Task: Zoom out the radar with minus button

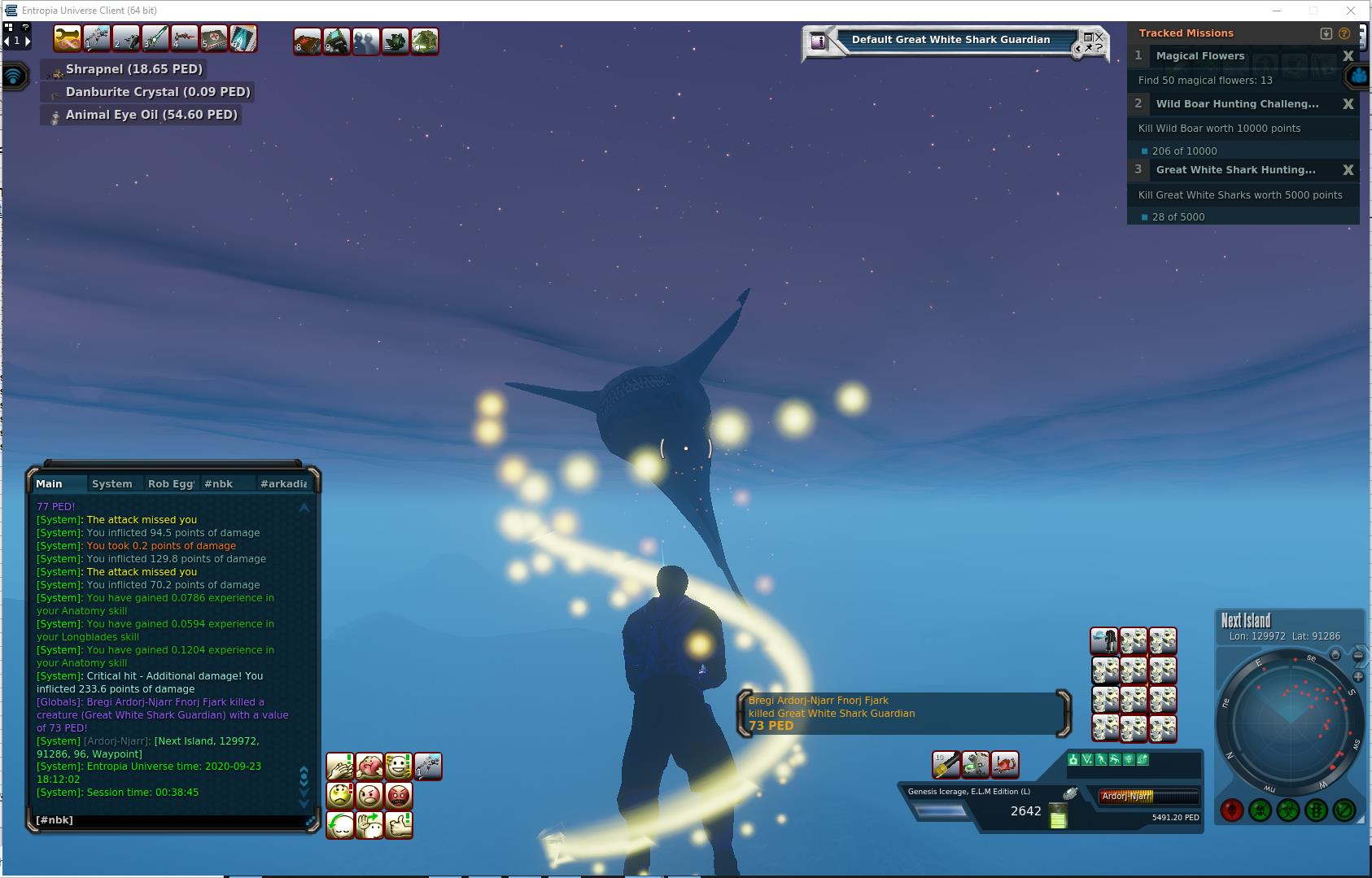Action: [x=1358, y=656]
